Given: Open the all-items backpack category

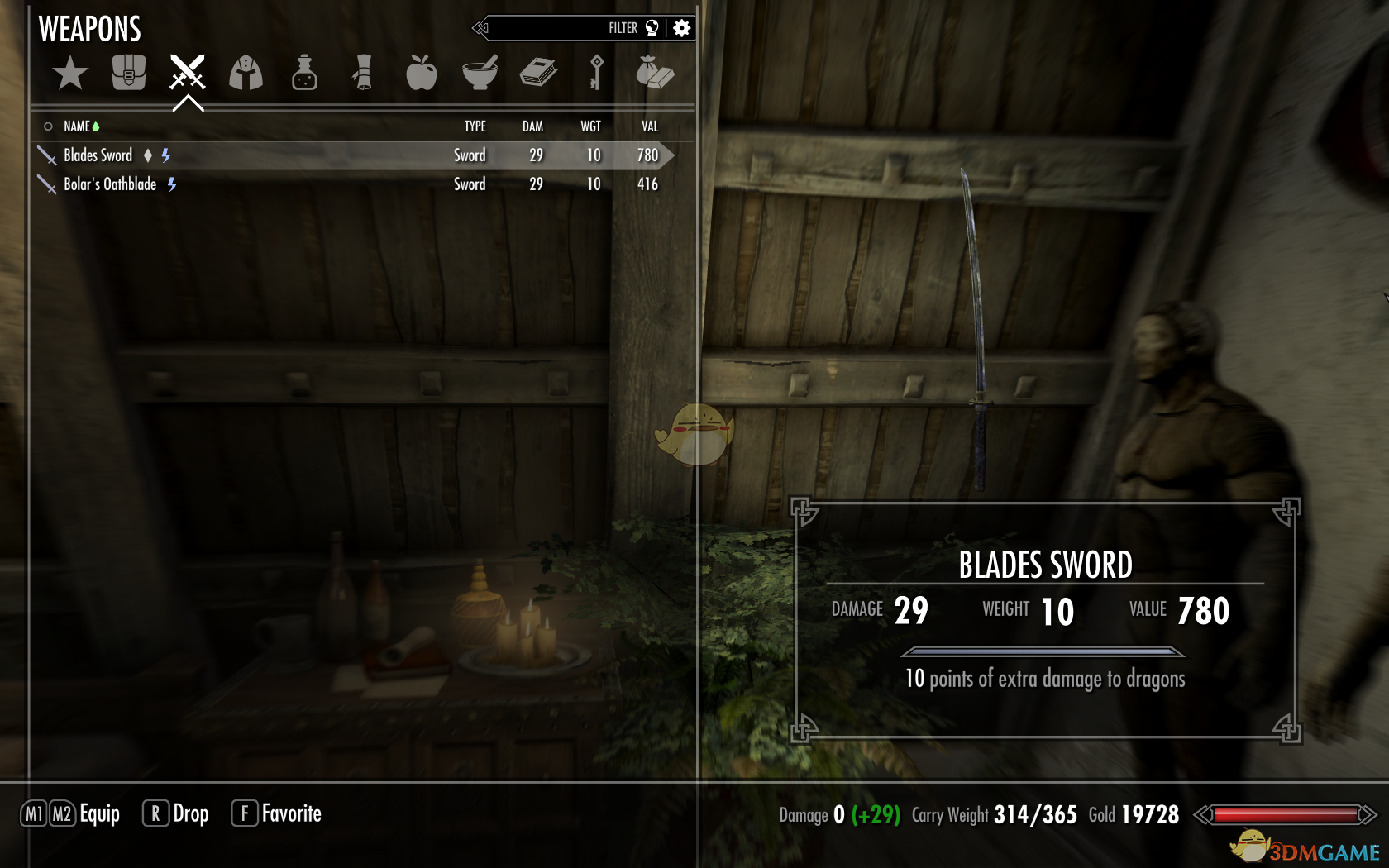Looking at the screenshot, I should [129, 73].
